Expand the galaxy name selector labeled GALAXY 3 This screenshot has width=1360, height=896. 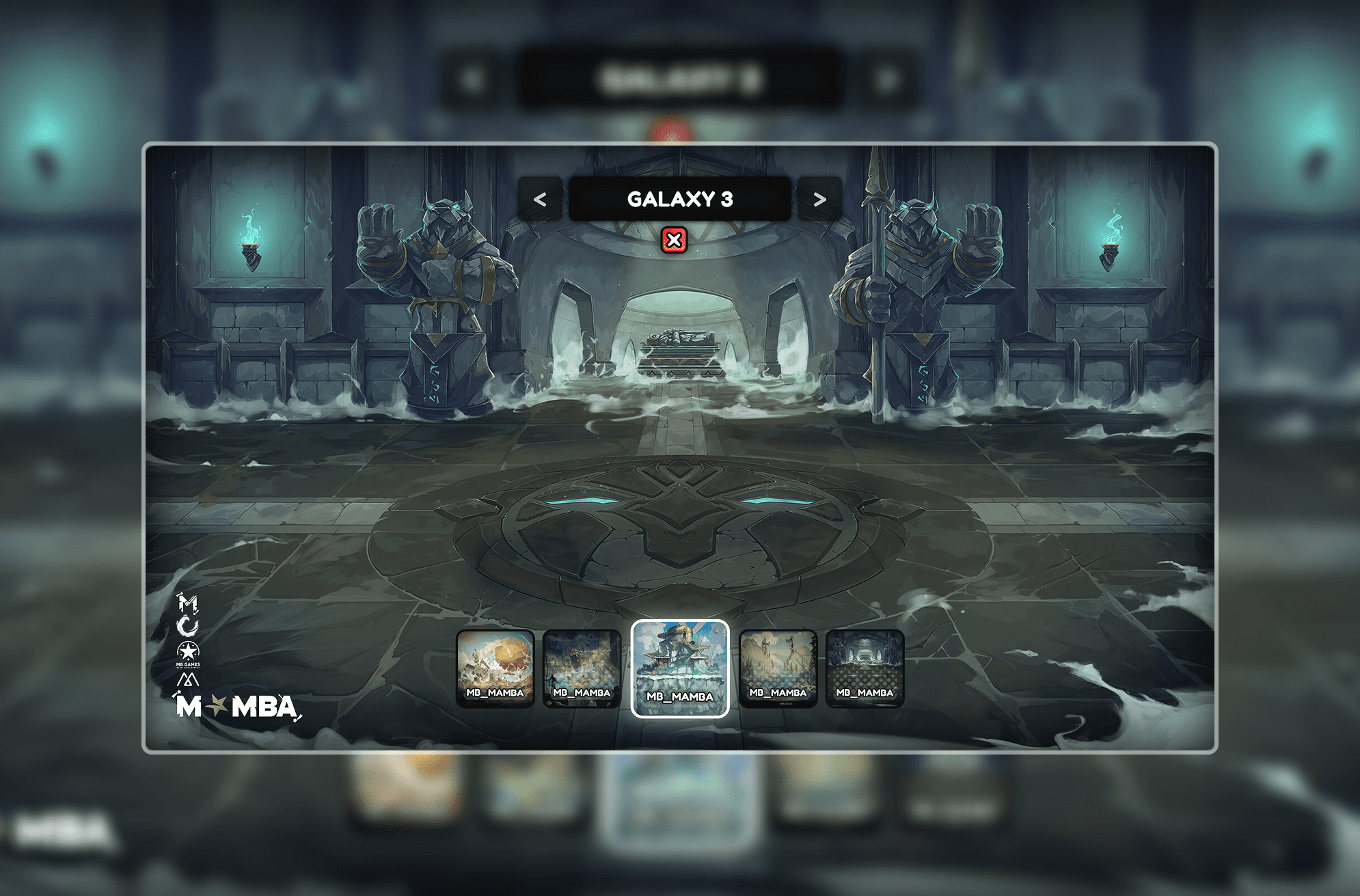[680, 200]
